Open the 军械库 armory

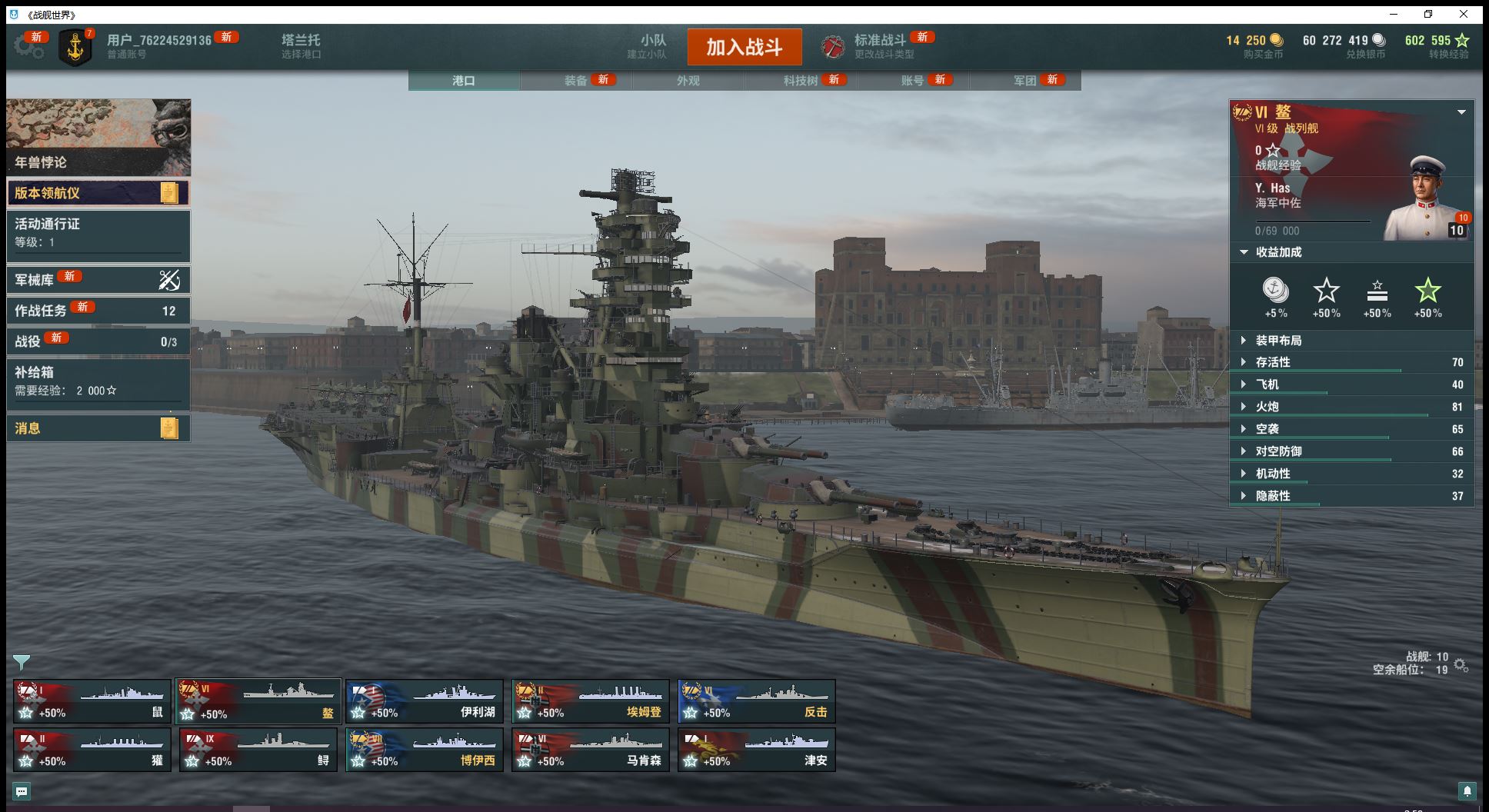(98, 280)
